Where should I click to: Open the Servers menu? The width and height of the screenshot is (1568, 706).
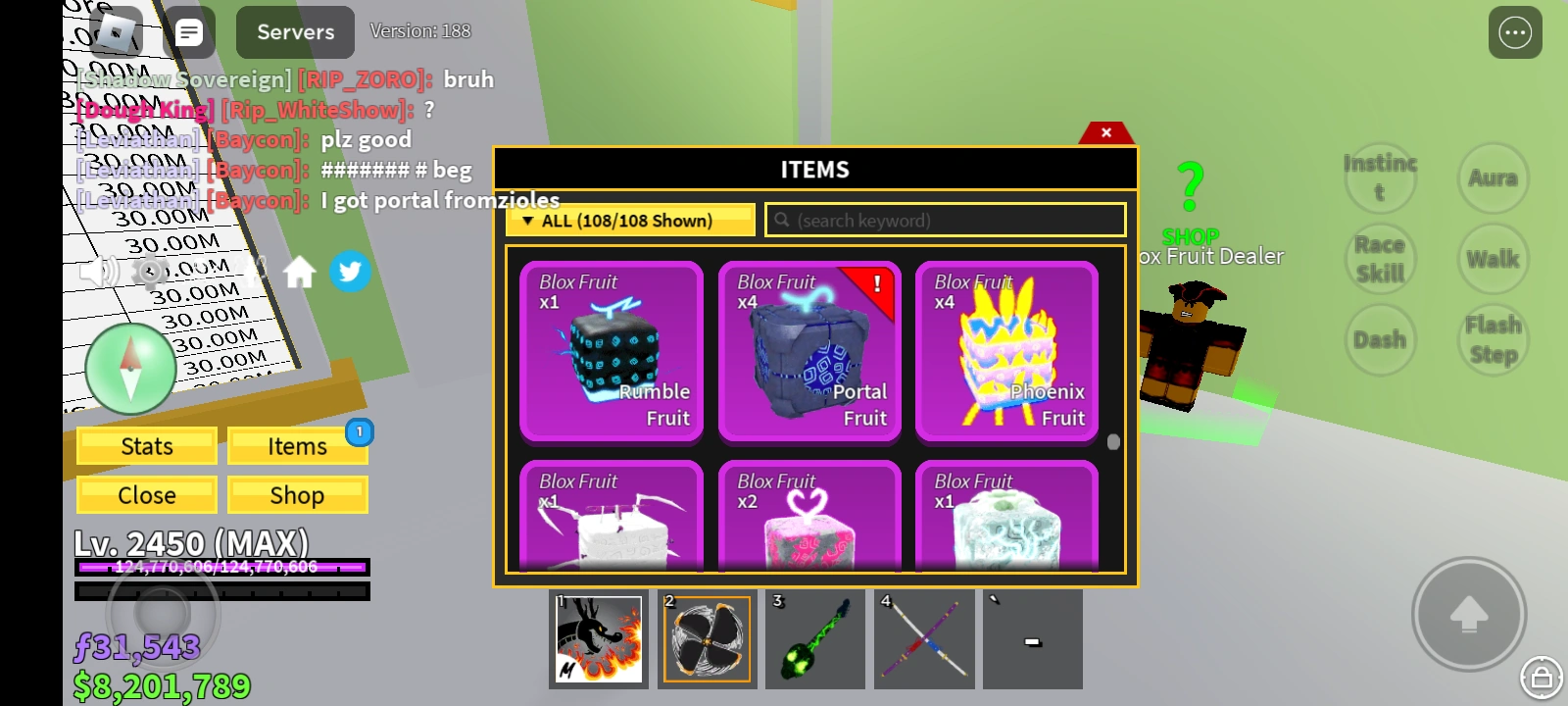(x=294, y=32)
